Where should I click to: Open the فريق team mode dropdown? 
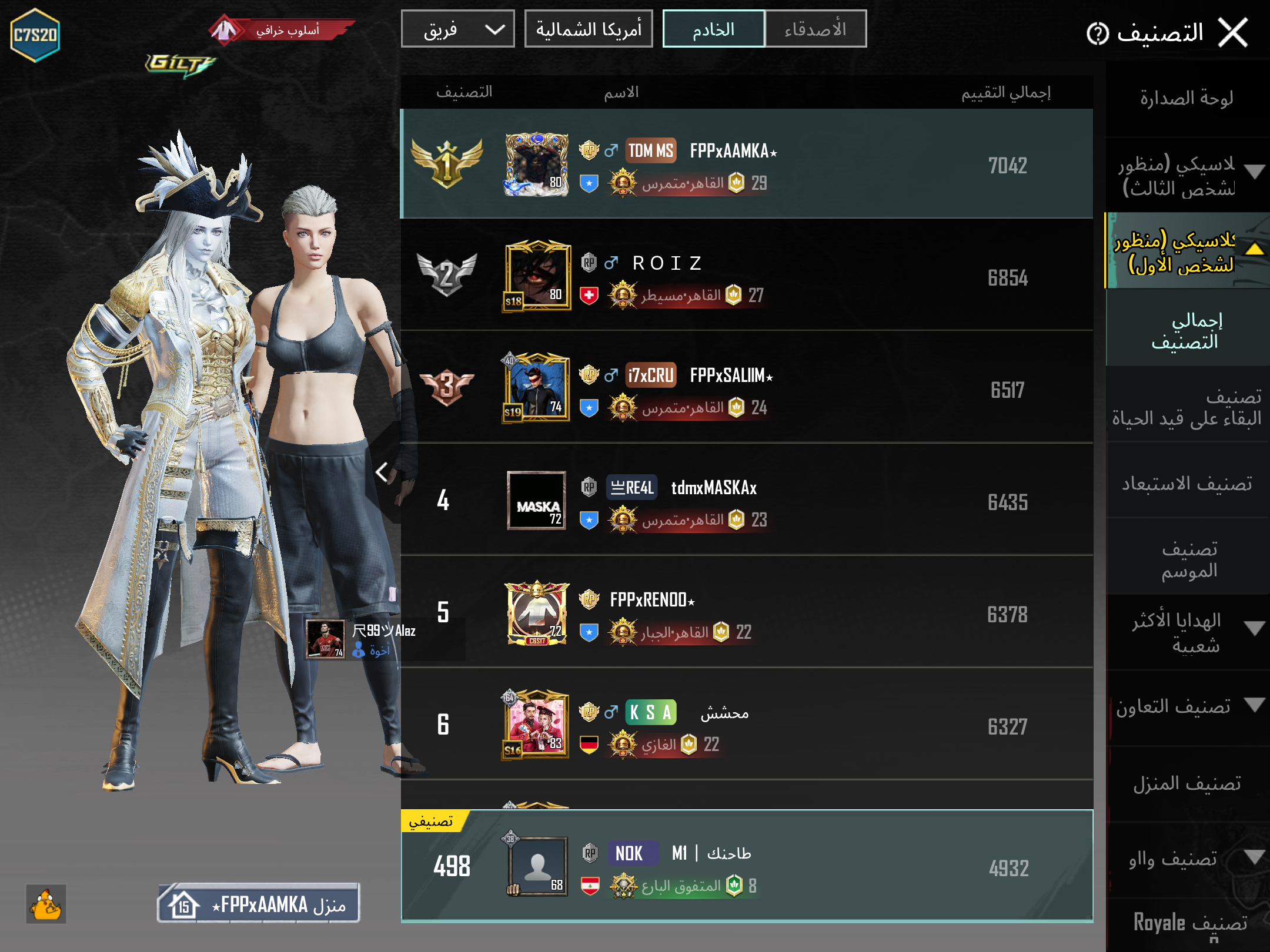(457, 29)
